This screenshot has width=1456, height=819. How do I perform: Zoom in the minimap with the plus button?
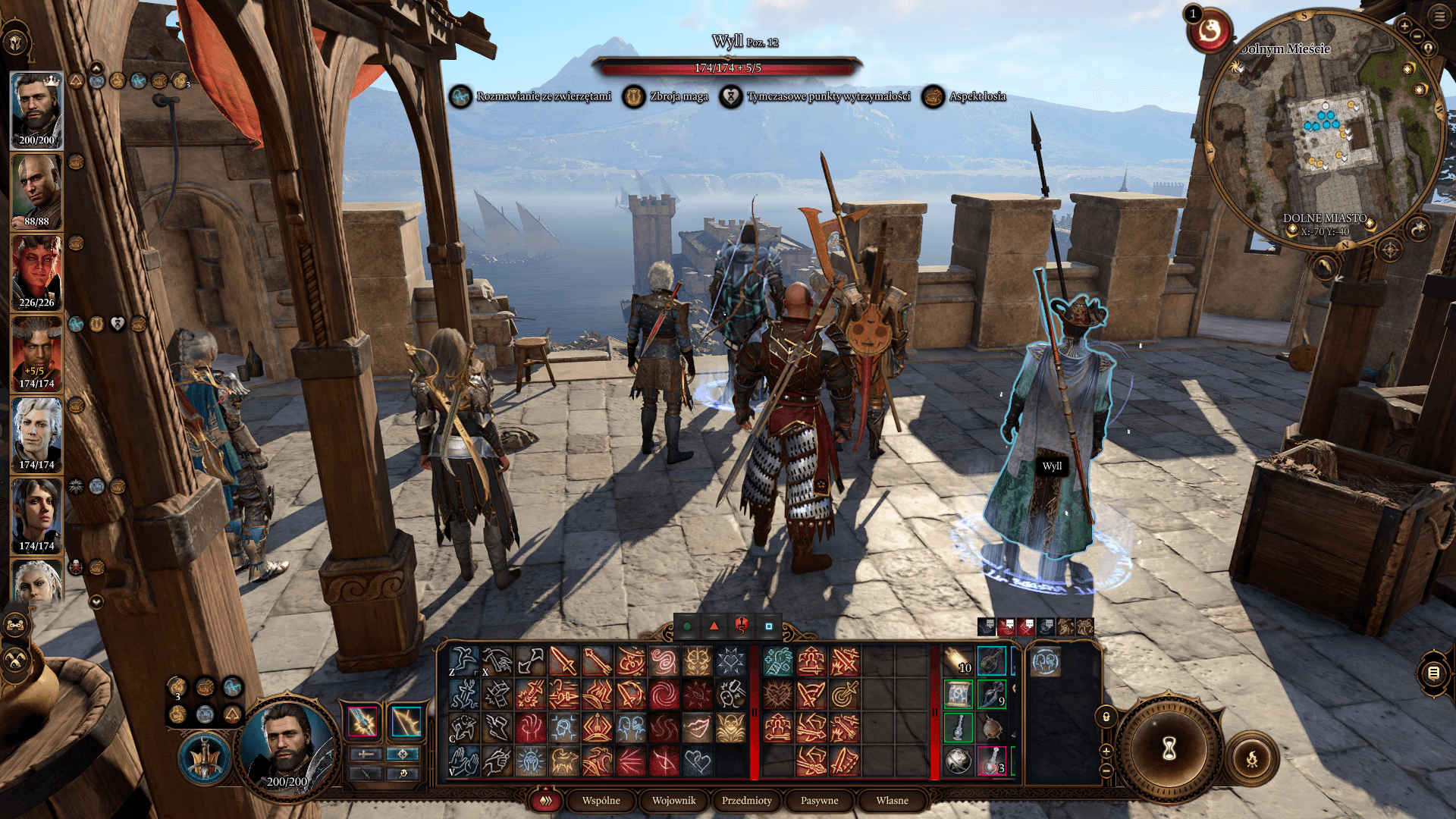(x=1405, y=27)
